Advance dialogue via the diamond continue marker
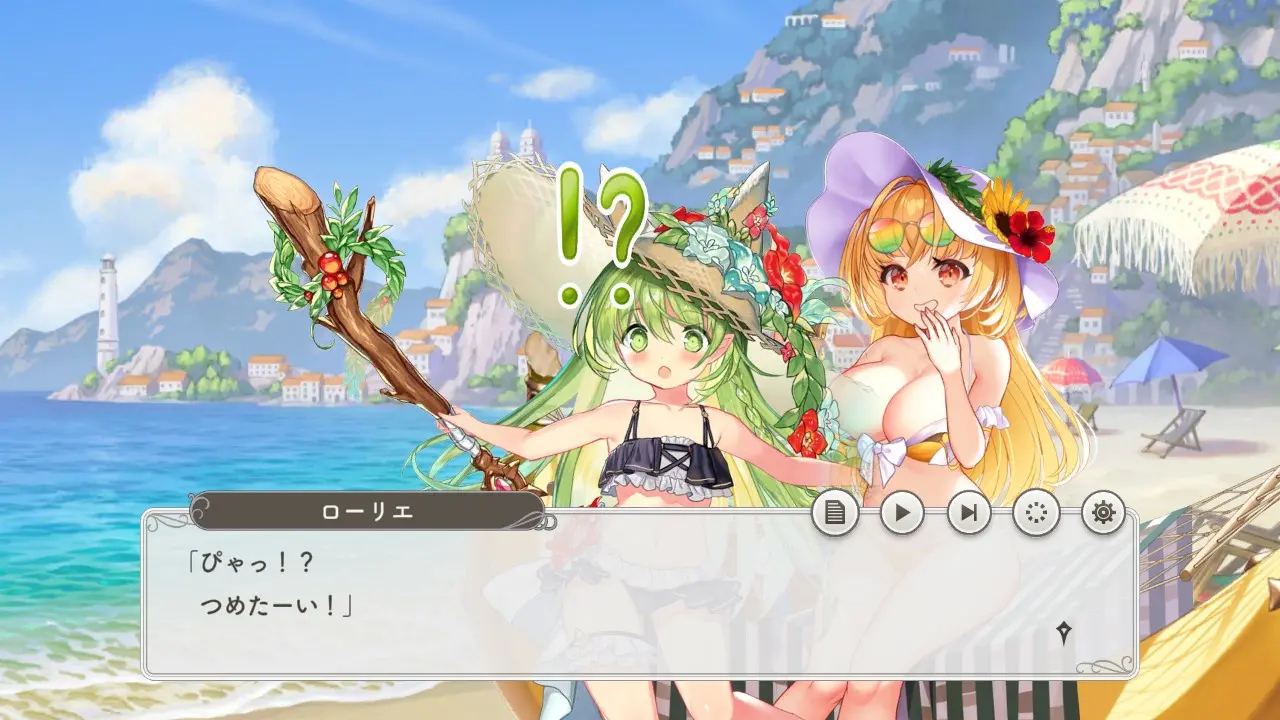The height and width of the screenshot is (720, 1280). point(1066,631)
